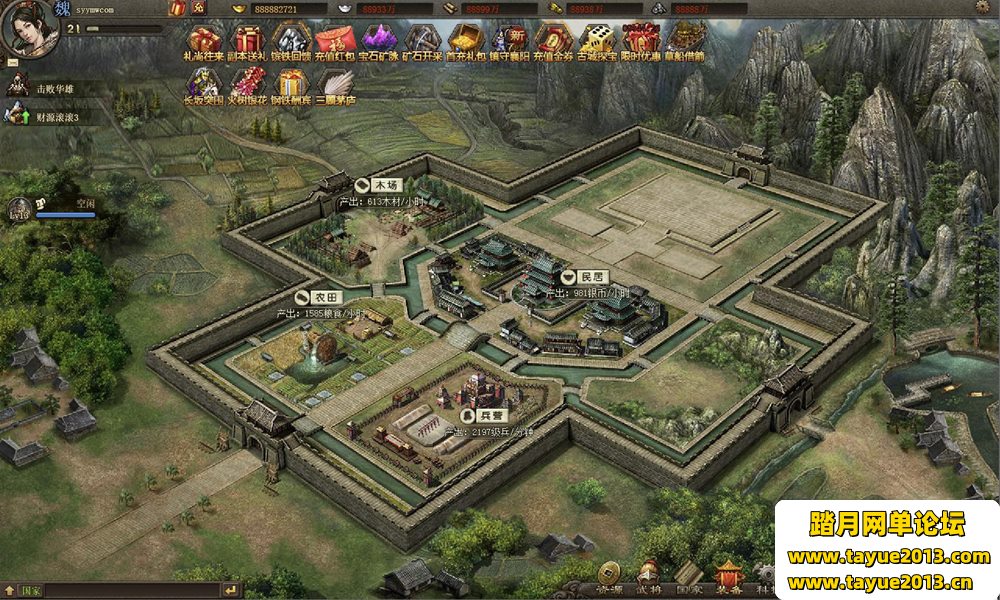Open the 宝石矿脉 purple gem event

[x=379, y=40]
